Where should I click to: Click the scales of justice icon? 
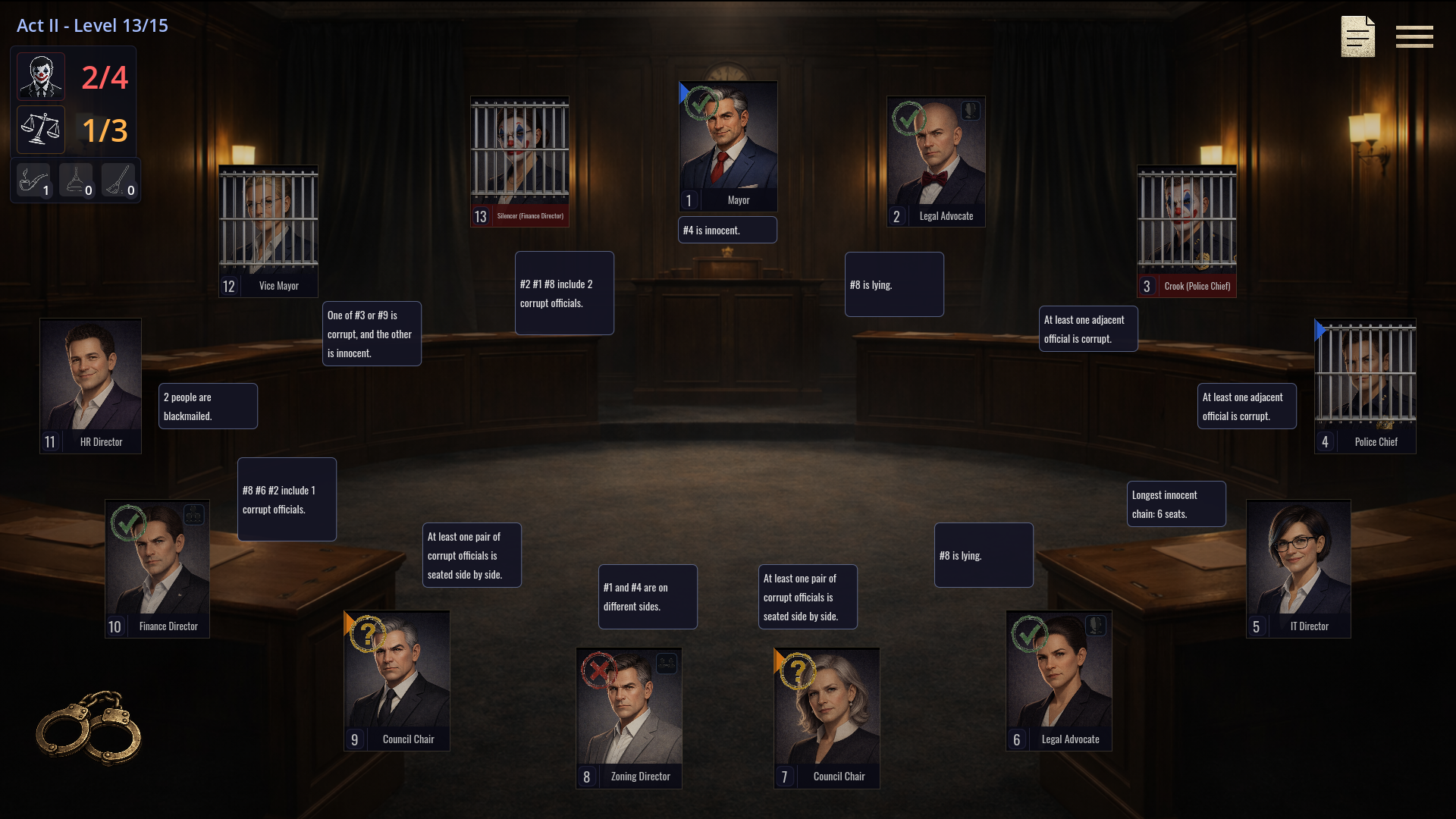tap(41, 130)
